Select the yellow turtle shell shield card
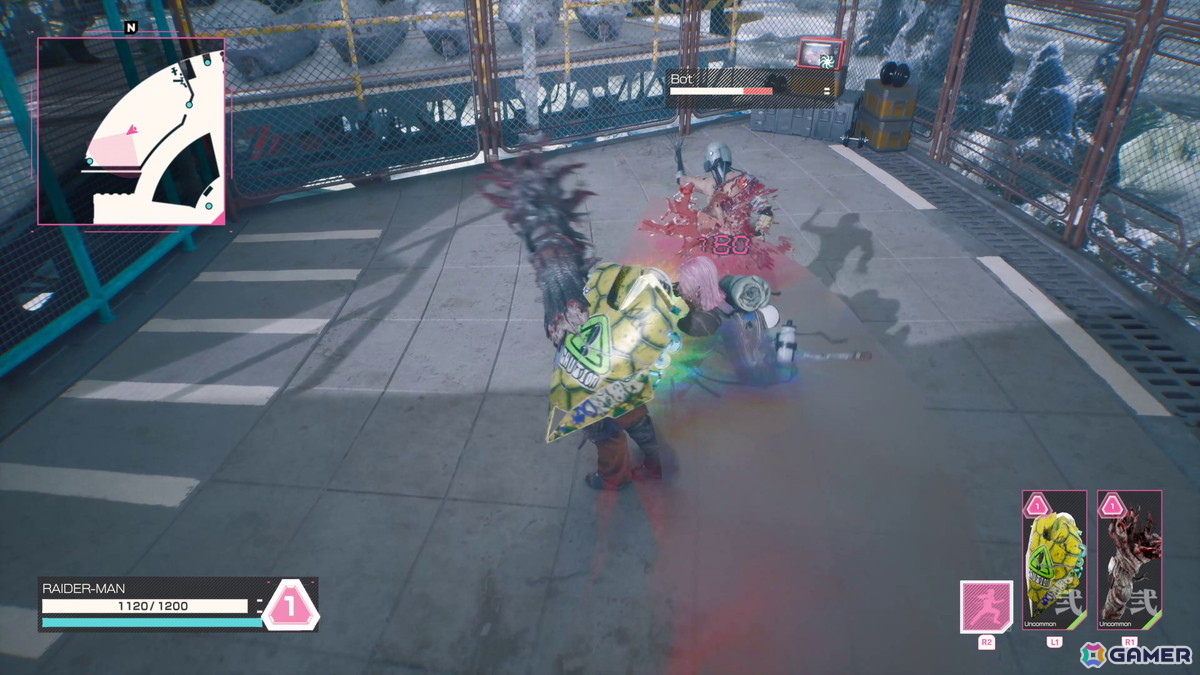This screenshot has width=1200, height=675. pos(1054,560)
